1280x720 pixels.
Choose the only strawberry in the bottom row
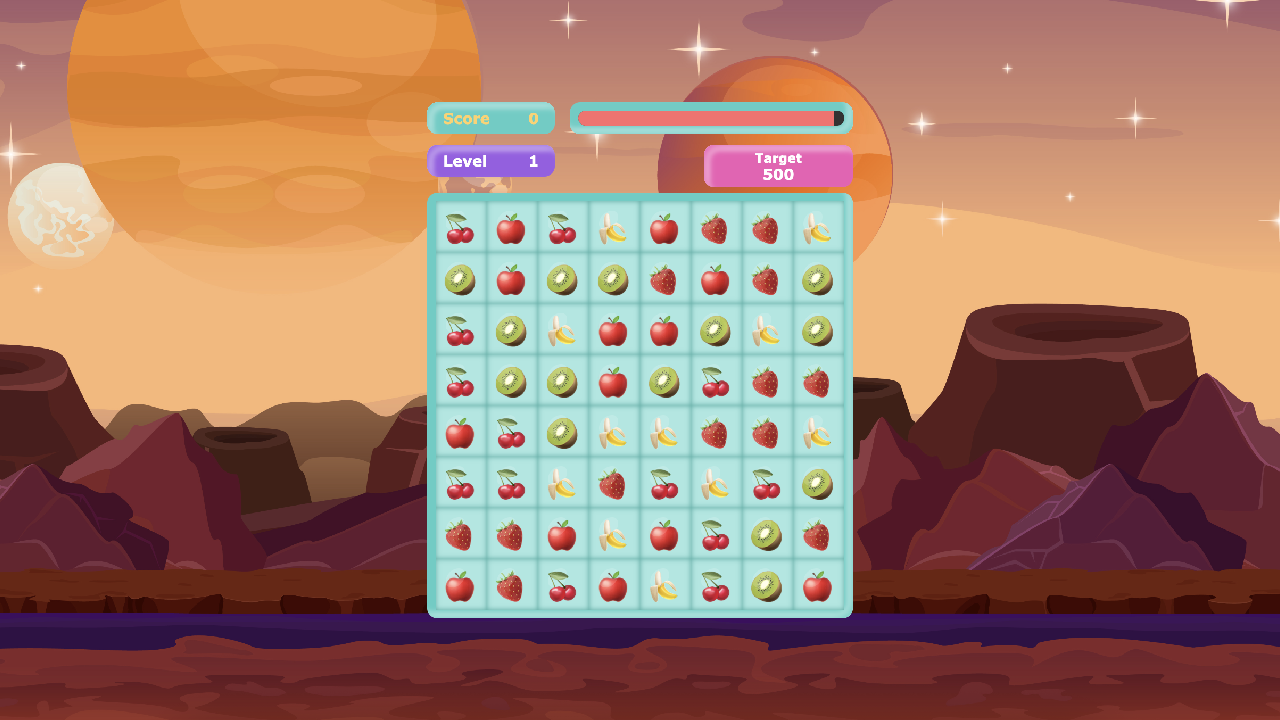[x=511, y=586]
